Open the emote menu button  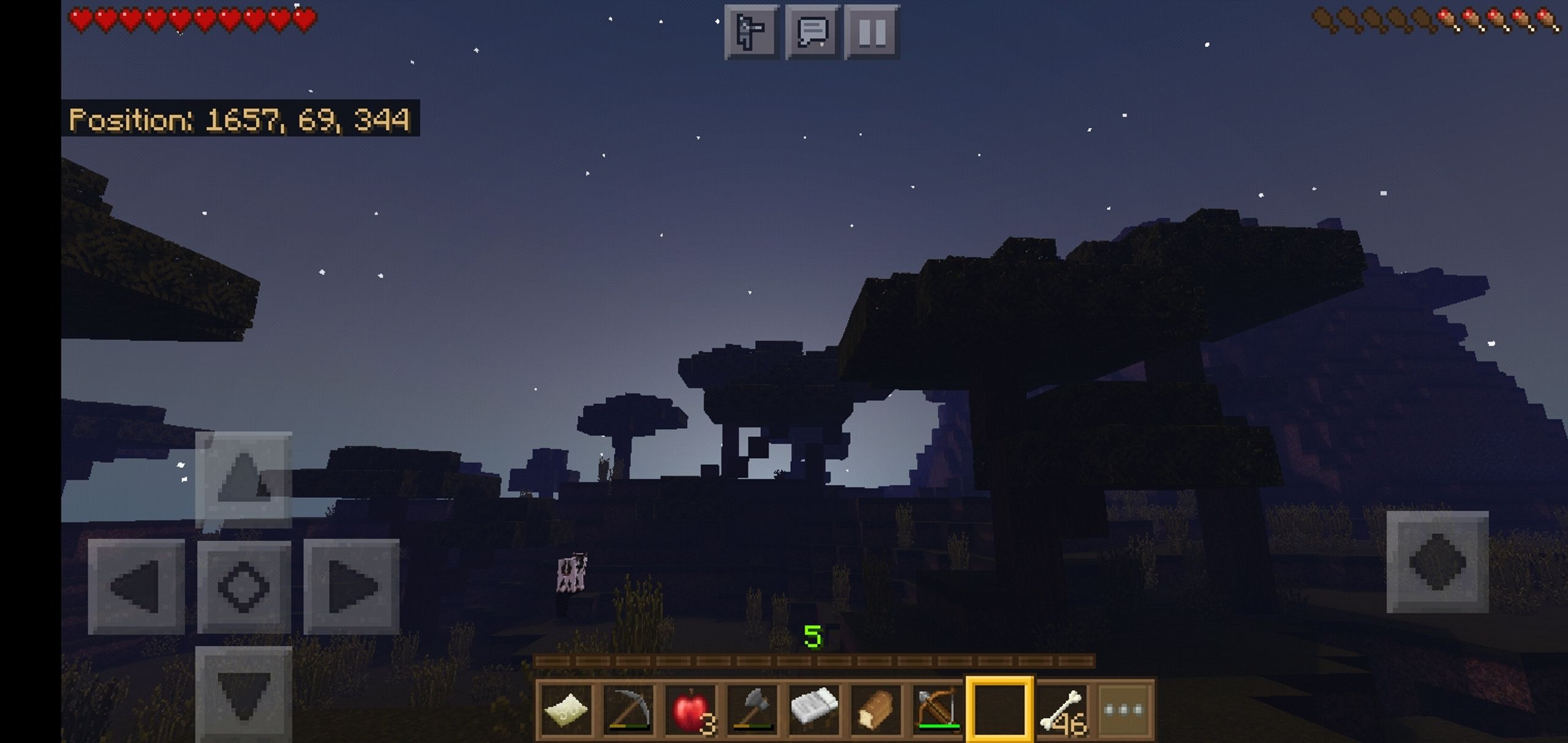pyautogui.click(x=752, y=32)
